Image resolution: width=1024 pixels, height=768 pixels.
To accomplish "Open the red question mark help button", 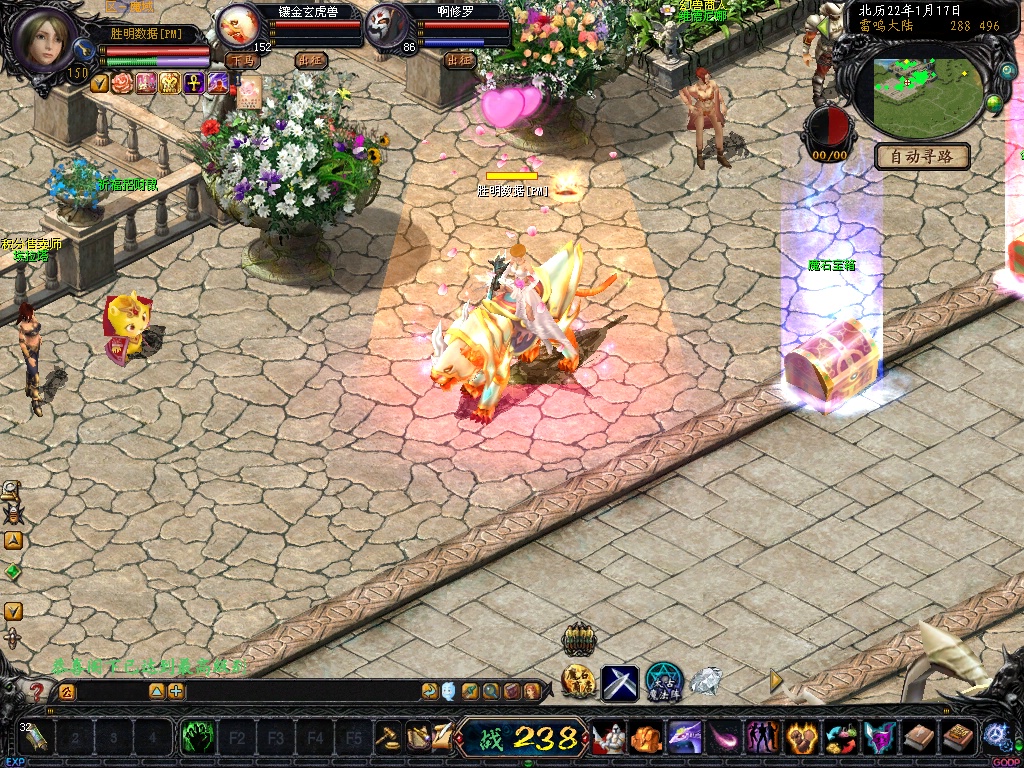I will pyautogui.click(x=37, y=691).
